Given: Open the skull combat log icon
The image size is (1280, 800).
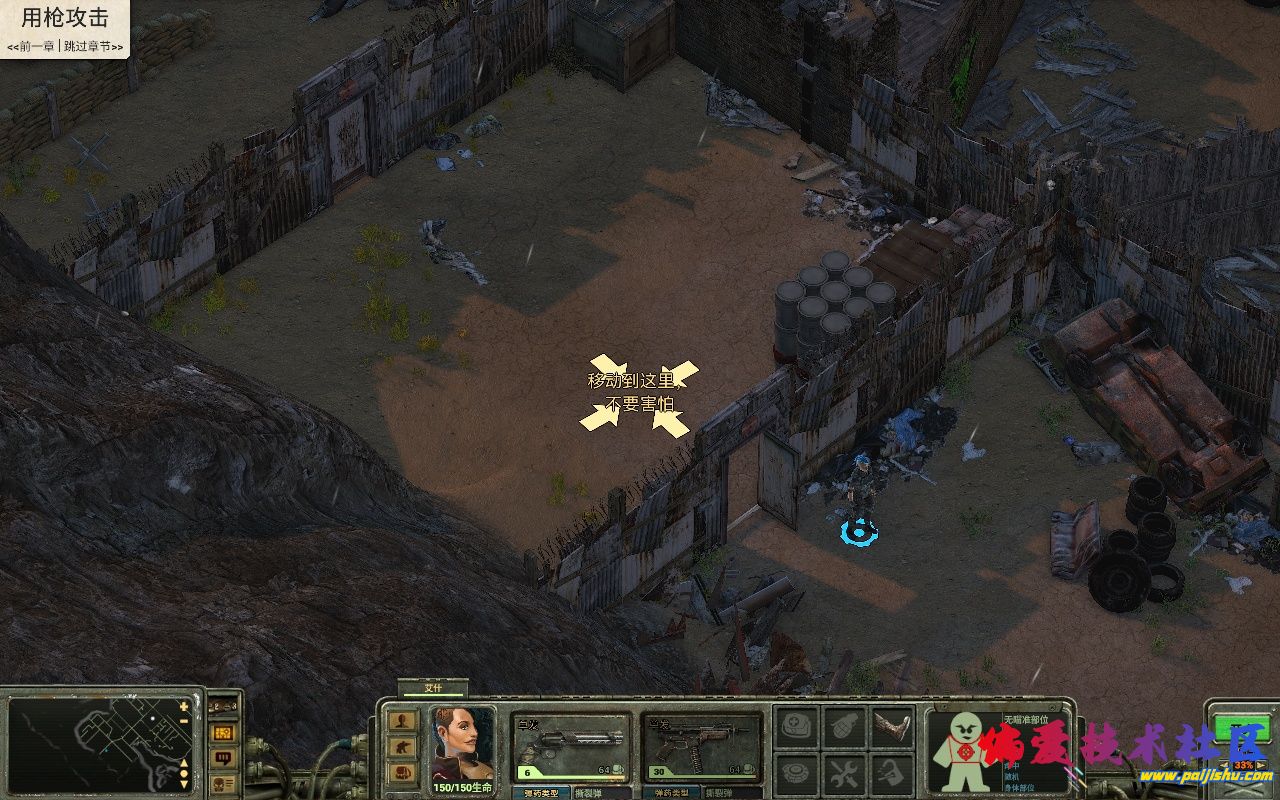Looking at the screenshot, I should point(222,785).
